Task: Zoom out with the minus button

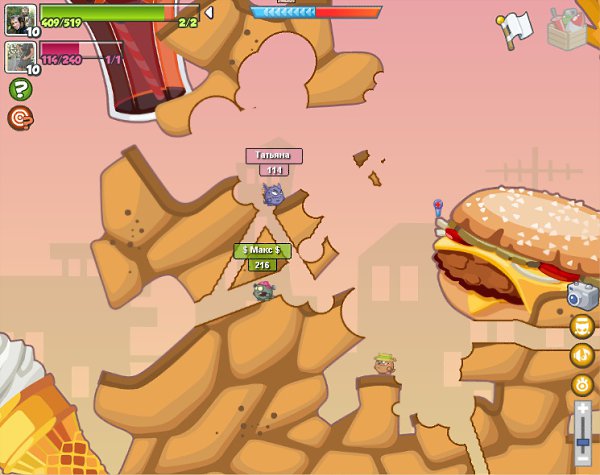Action: [x=583, y=458]
